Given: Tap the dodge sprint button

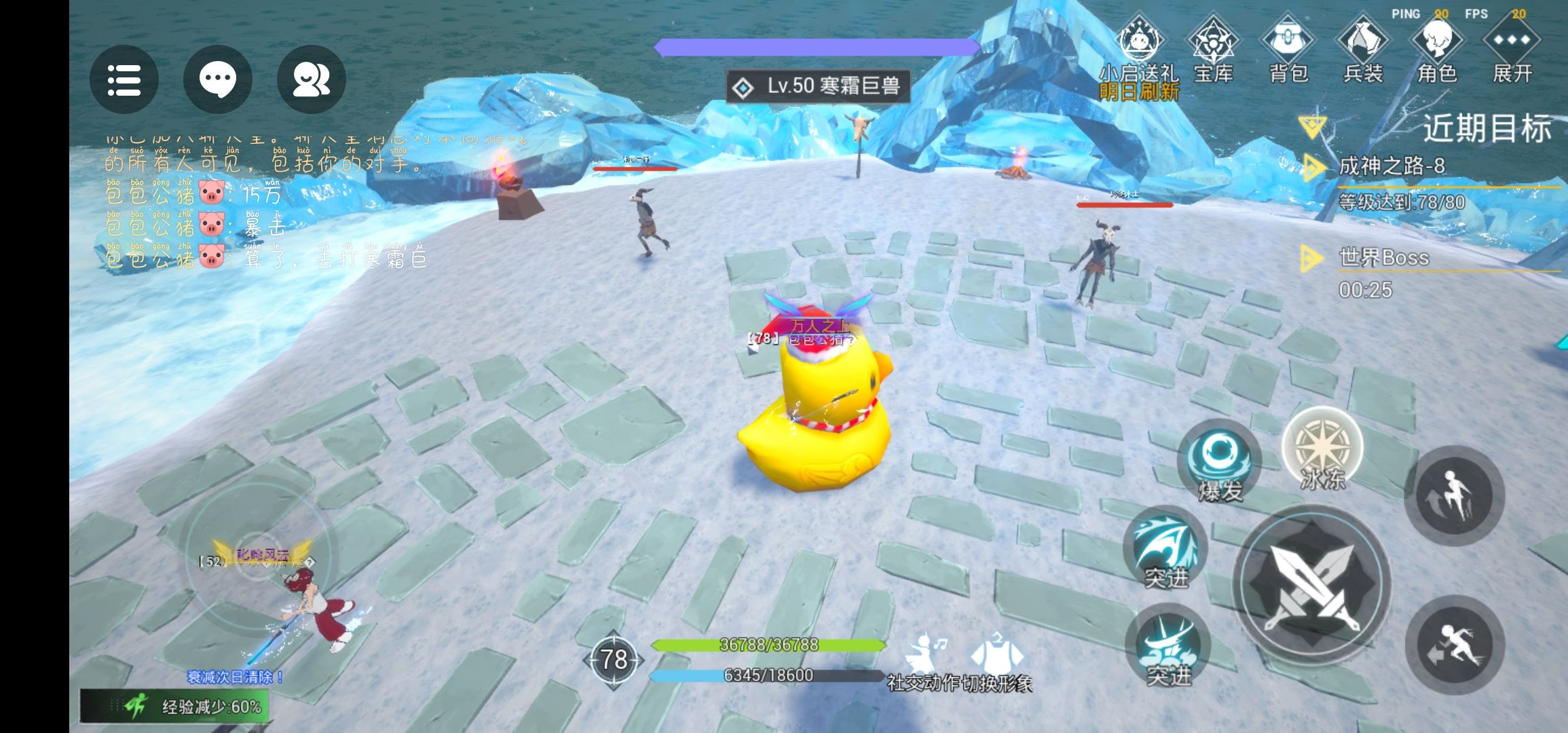Looking at the screenshot, I should click(1454, 645).
